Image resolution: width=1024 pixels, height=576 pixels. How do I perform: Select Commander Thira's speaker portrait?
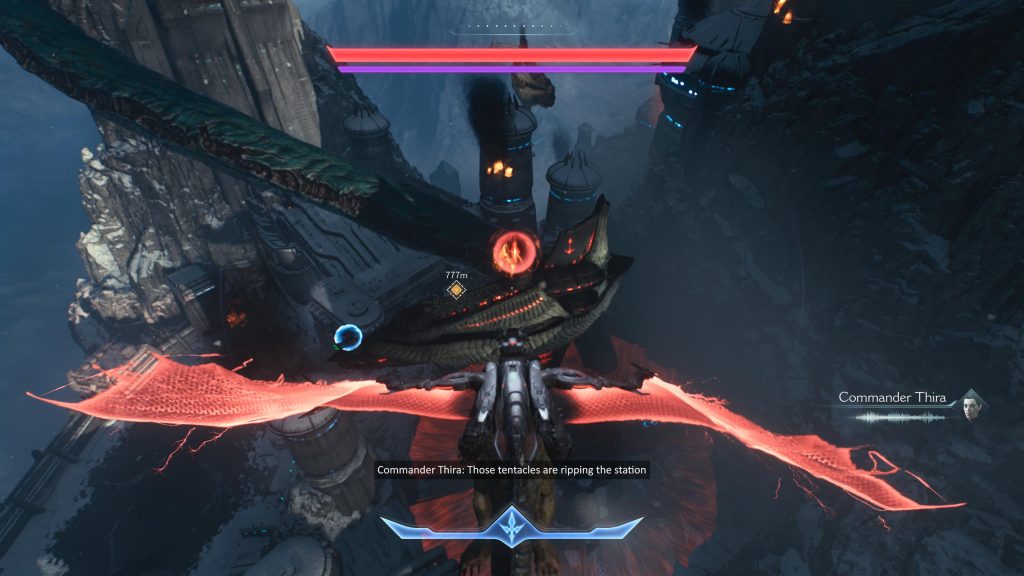click(971, 405)
